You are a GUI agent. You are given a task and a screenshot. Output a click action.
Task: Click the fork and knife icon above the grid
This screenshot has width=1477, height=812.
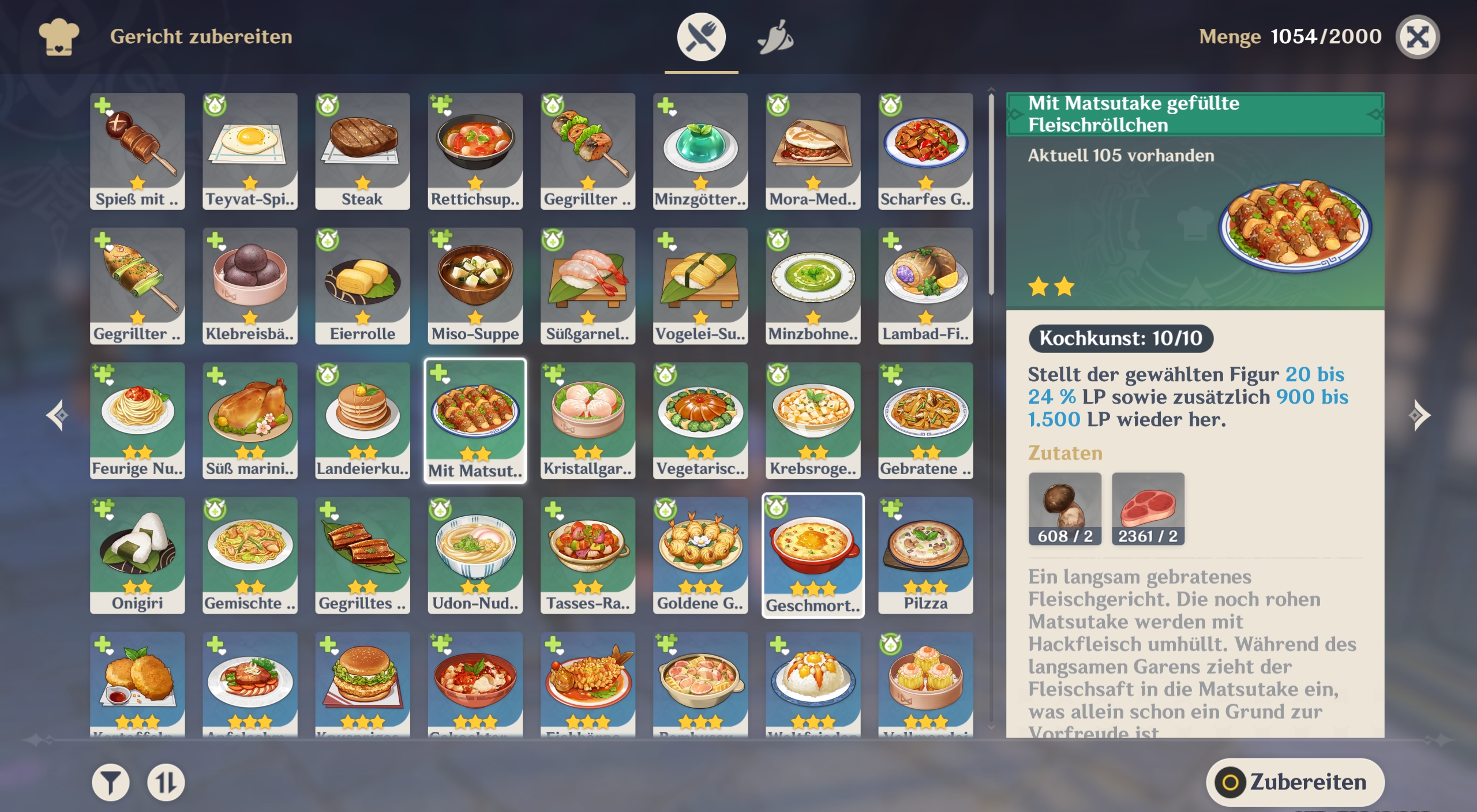point(702,36)
